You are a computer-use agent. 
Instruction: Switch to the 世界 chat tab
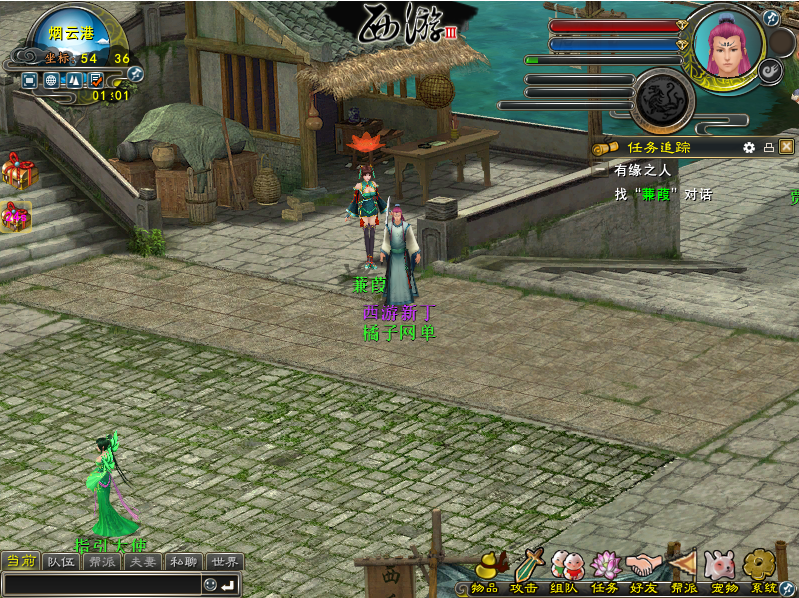point(225,561)
